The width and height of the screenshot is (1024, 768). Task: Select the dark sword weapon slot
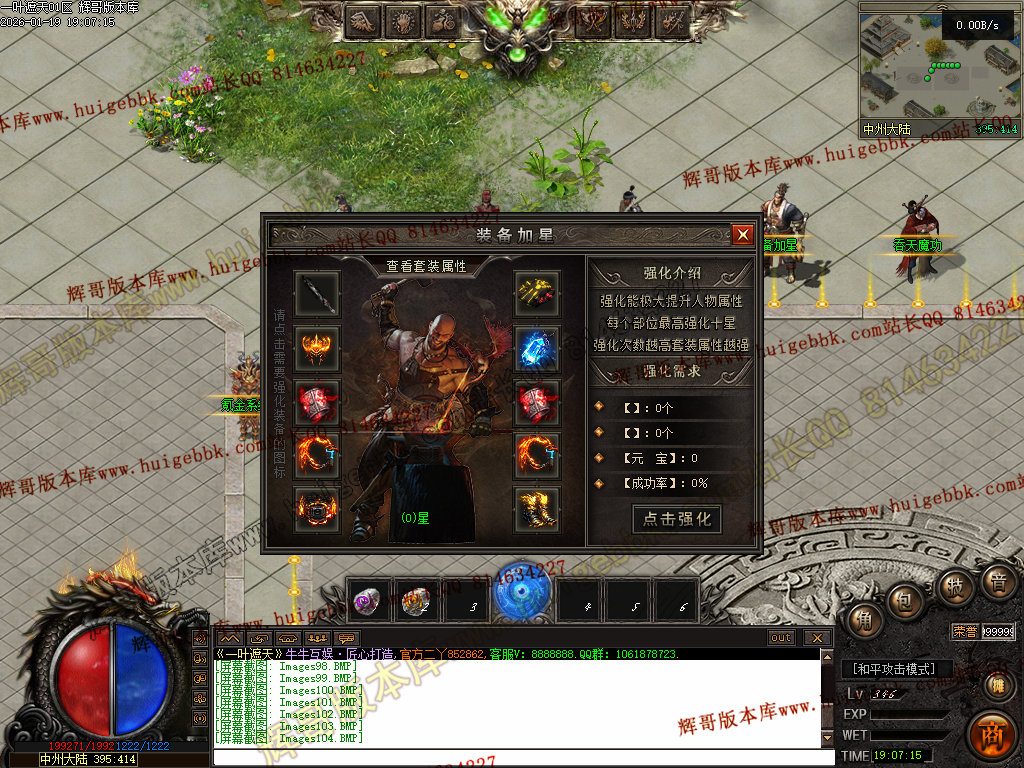[x=317, y=294]
